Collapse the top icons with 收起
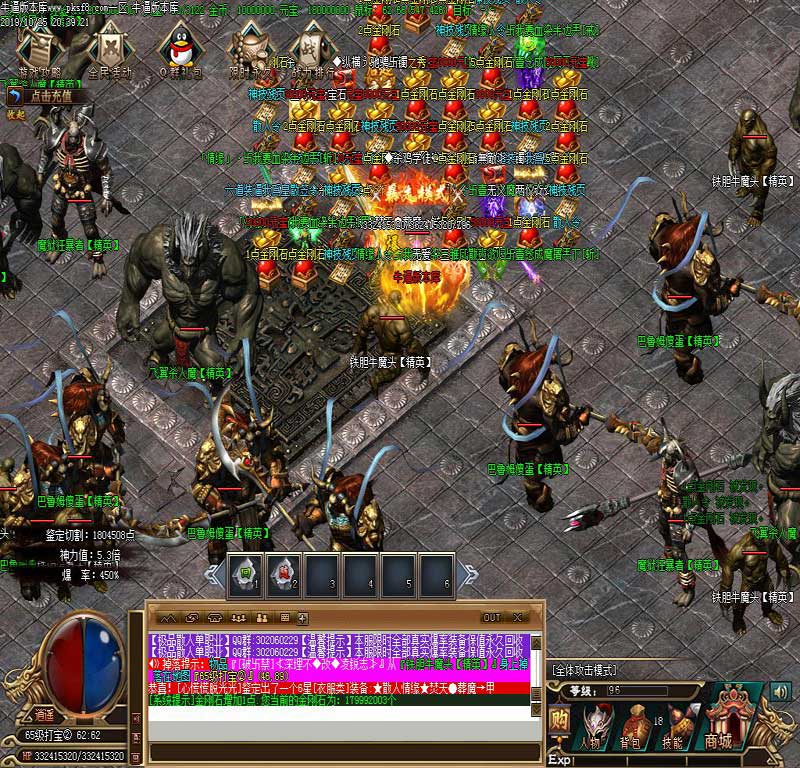The height and width of the screenshot is (768, 800). [15, 115]
